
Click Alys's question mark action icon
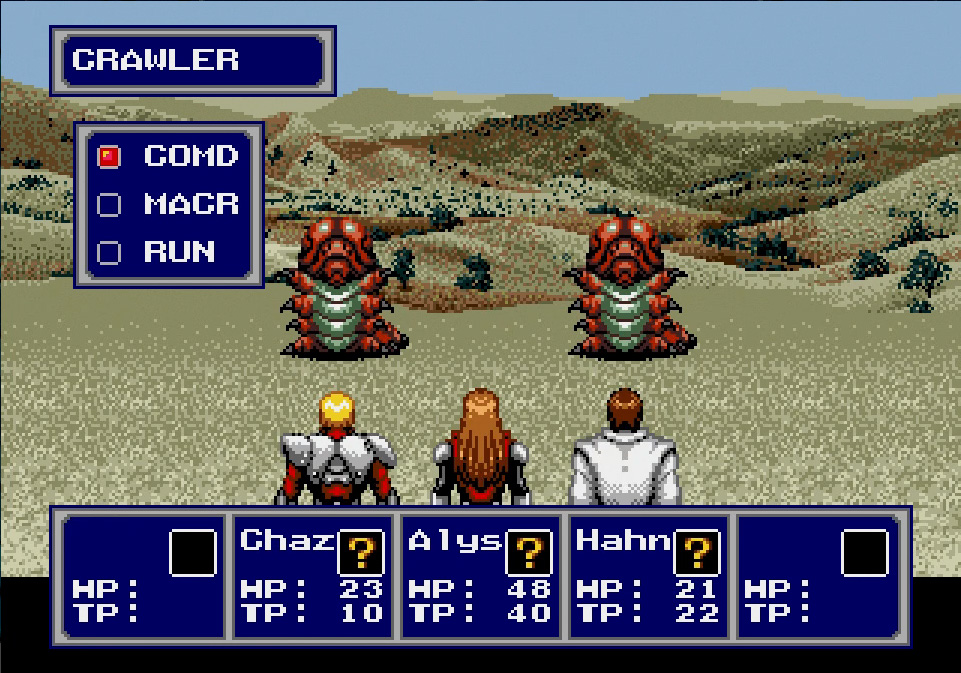coord(529,553)
